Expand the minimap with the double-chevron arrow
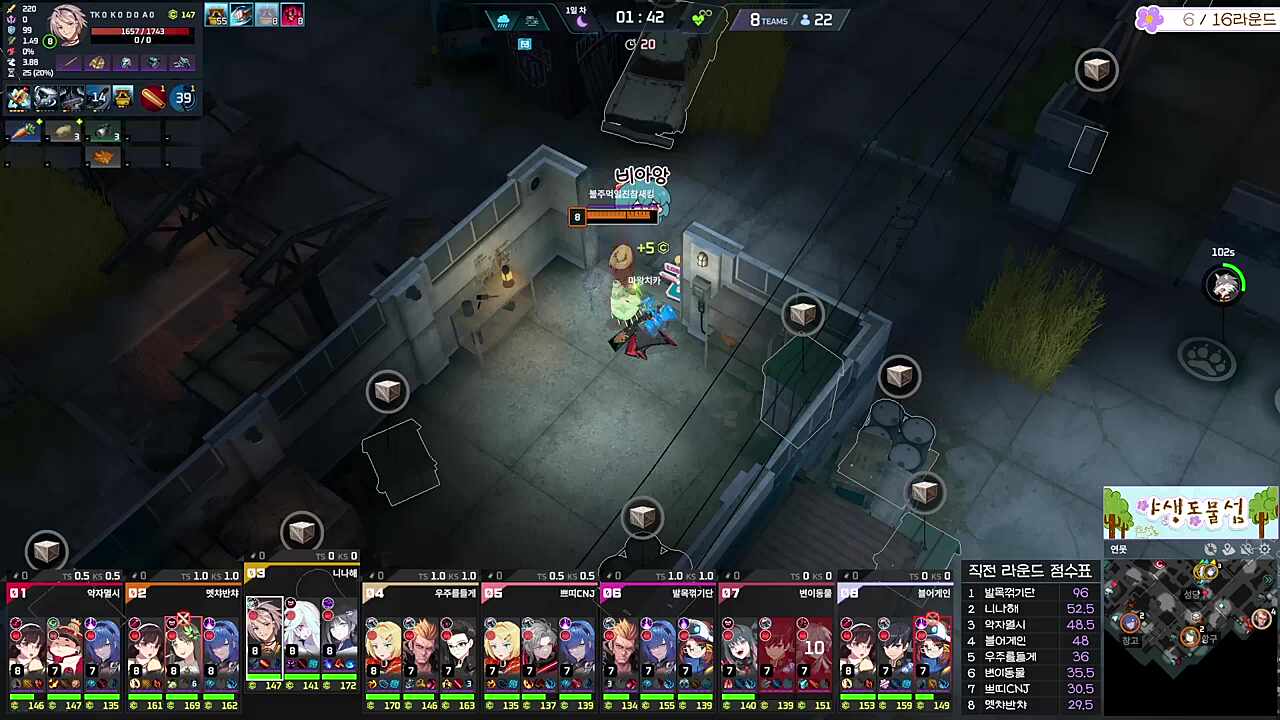Image resolution: width=1280 pixels, height=720 pixels. (x=1268, y=580)
